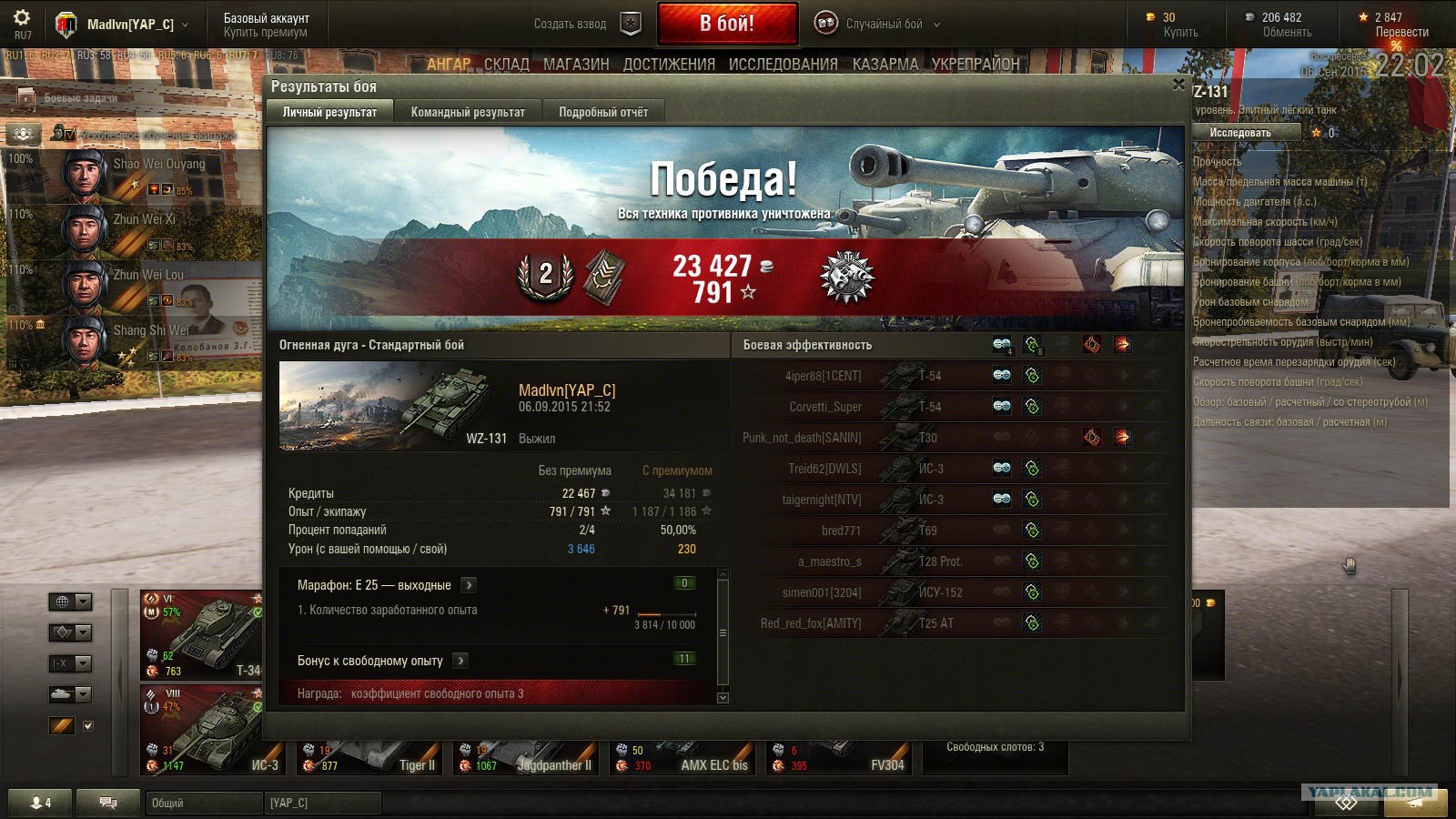Open the ДОСТИЖЕНИЯ menu tab
This screenshot has height=819, width=1456.
(671, 65)
